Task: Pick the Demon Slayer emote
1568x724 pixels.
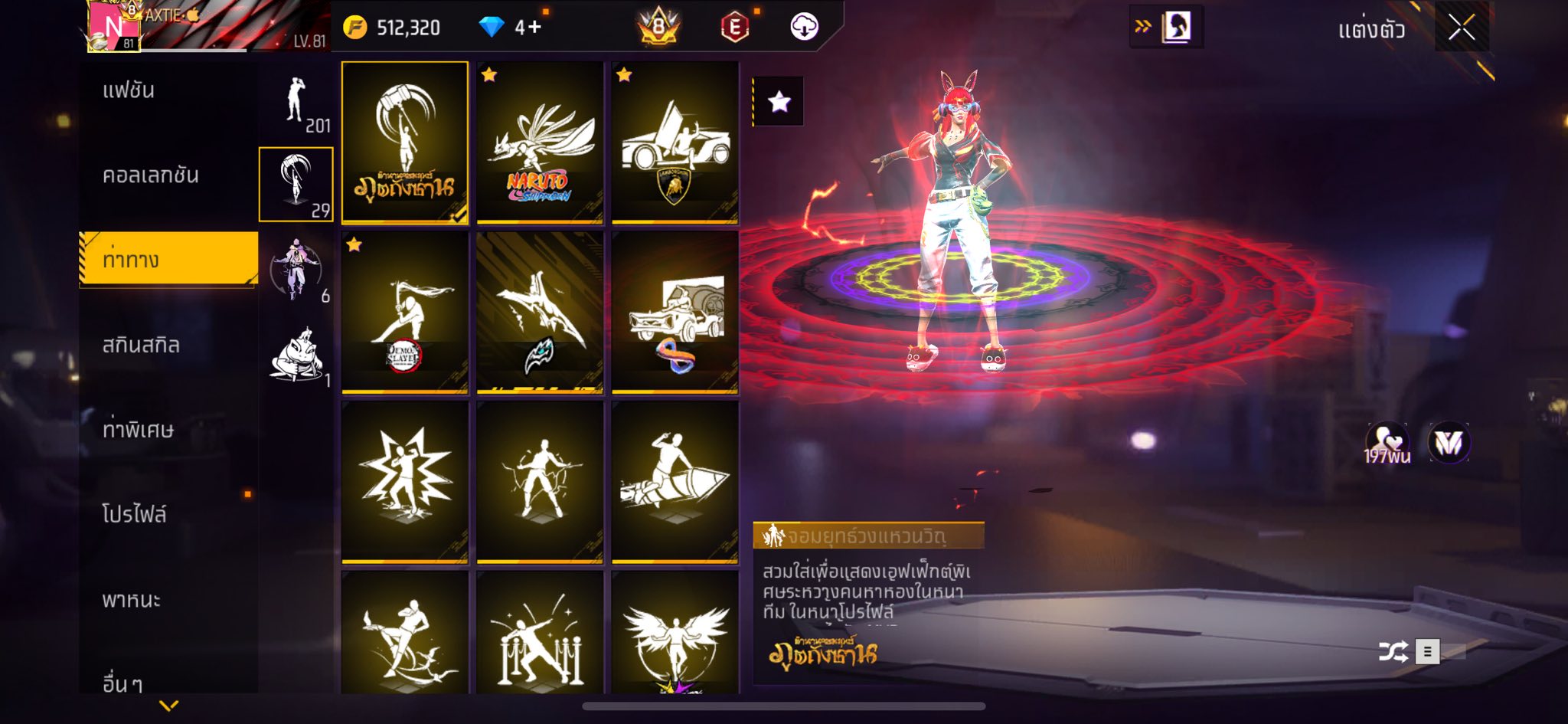Action: 405,313
